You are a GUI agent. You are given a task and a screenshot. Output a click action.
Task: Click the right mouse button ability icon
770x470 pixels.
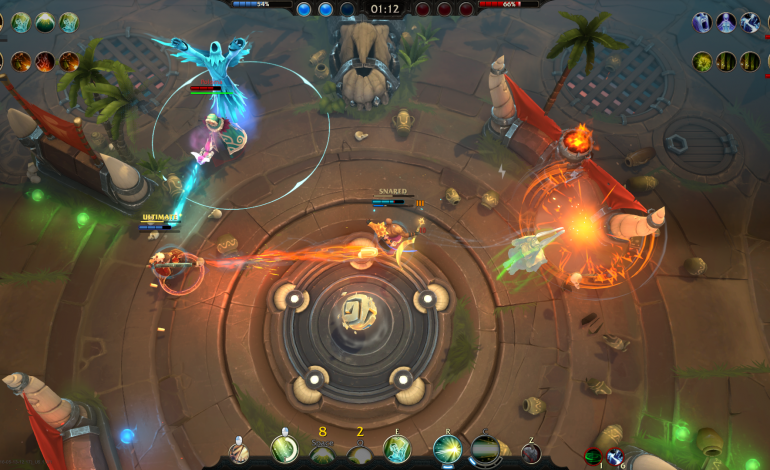click(285, 450)
